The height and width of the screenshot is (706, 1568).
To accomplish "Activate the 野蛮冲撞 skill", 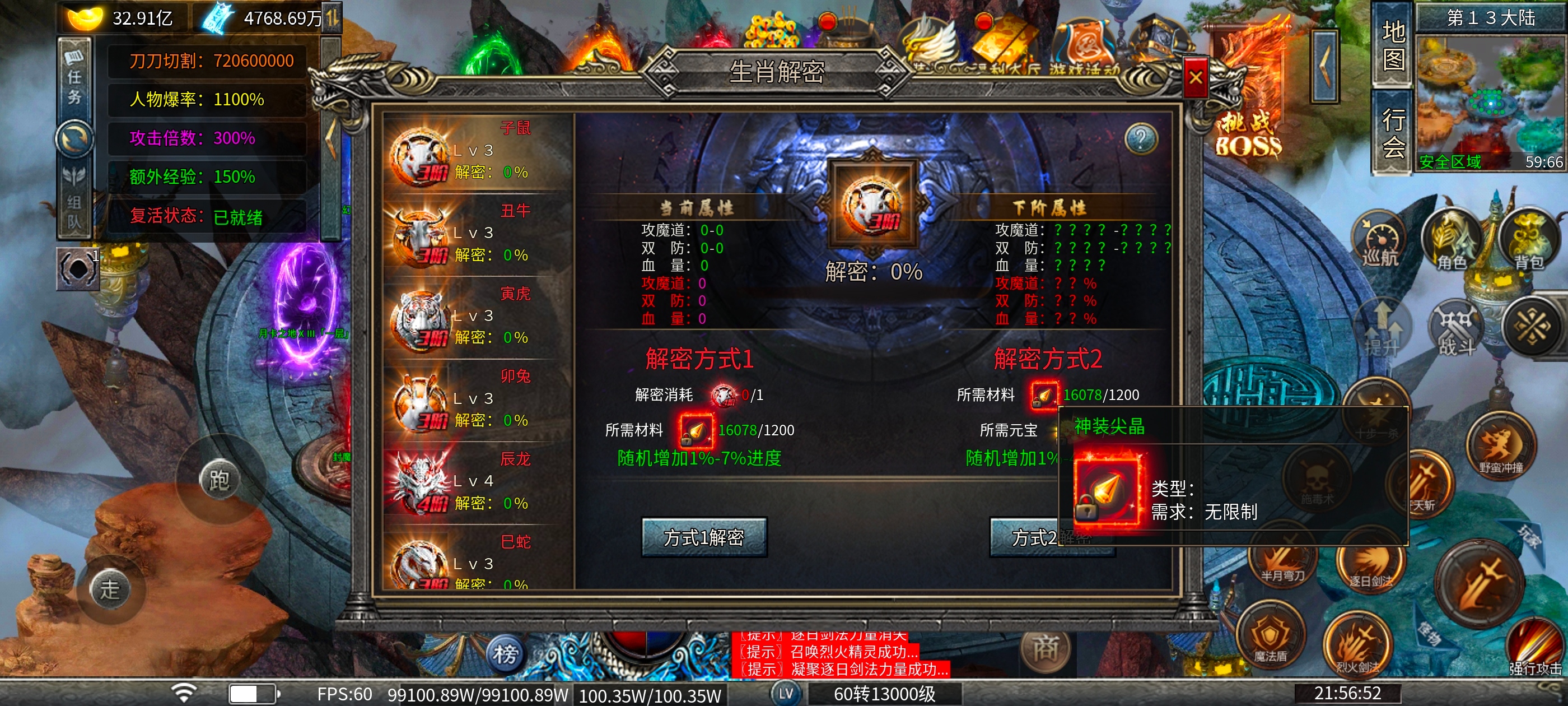I will [x=1500, y=448].
